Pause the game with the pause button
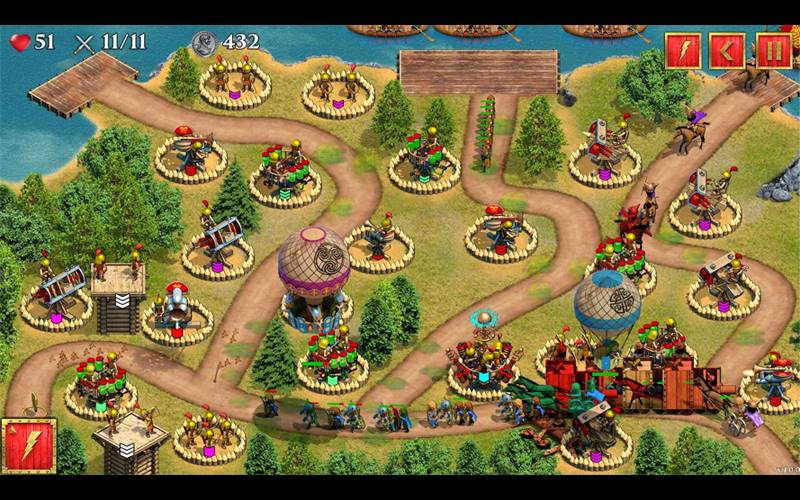Image resolution: width=800 pixels, height=500 pixels. tap(773, 50)
